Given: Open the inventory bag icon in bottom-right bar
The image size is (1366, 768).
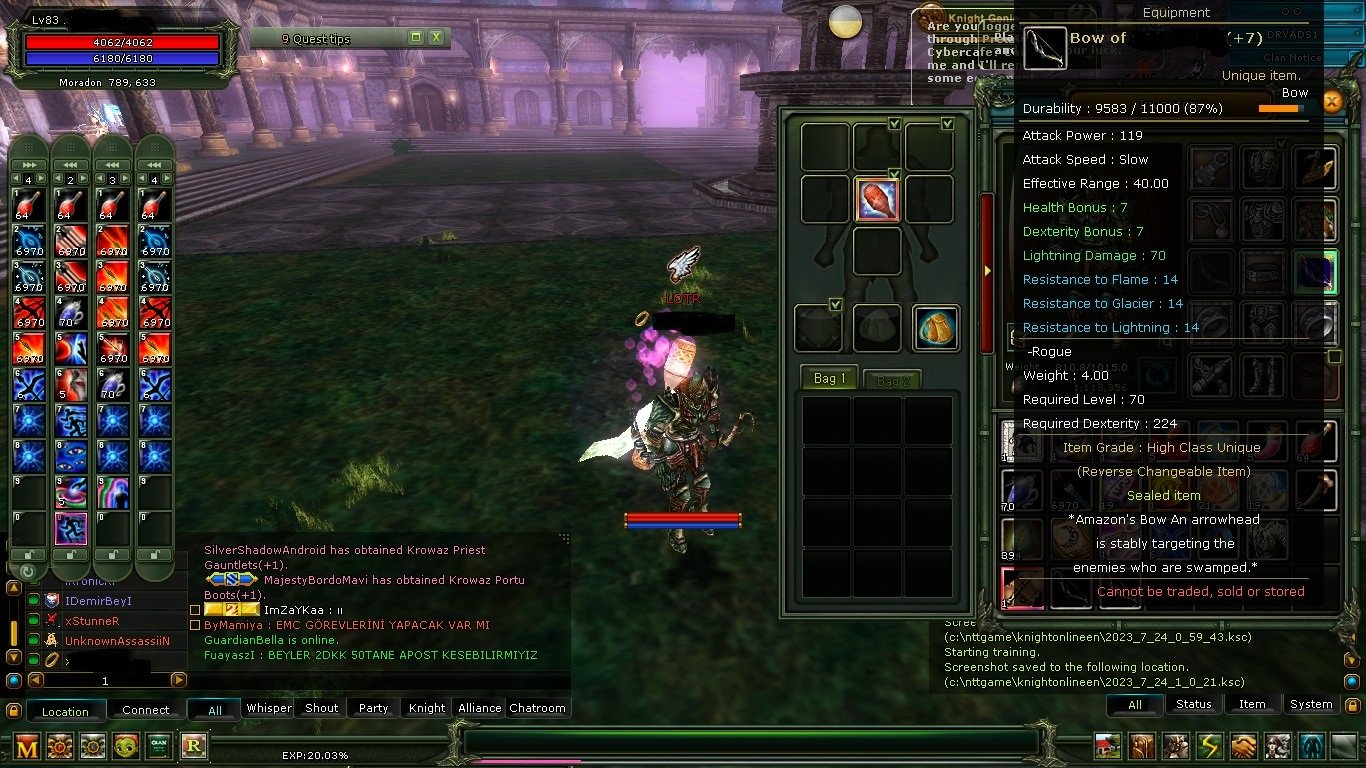Looking at the screenshot, I should point(1140,747).
